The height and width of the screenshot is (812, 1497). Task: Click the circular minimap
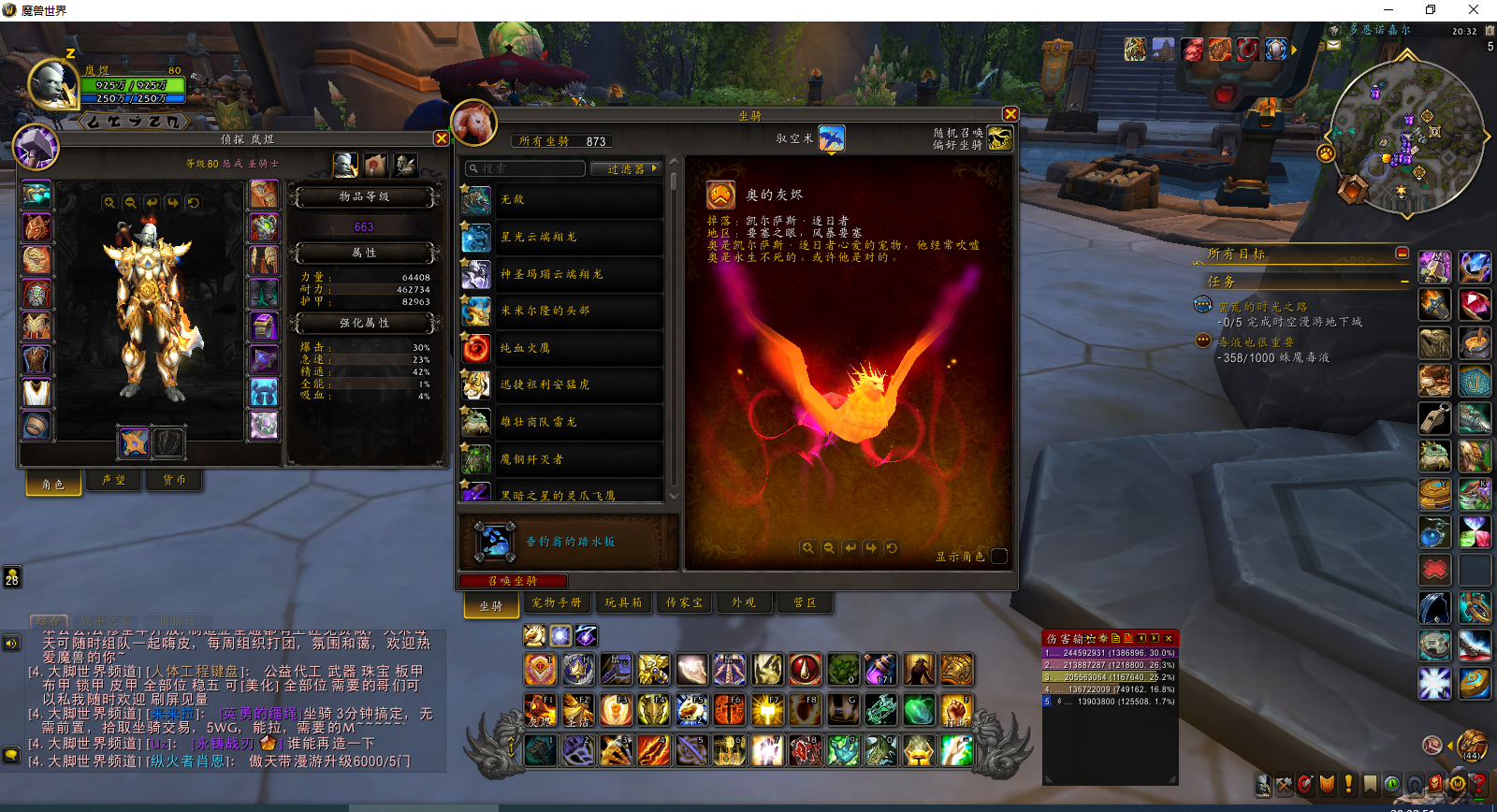[x=1407, y=136]
